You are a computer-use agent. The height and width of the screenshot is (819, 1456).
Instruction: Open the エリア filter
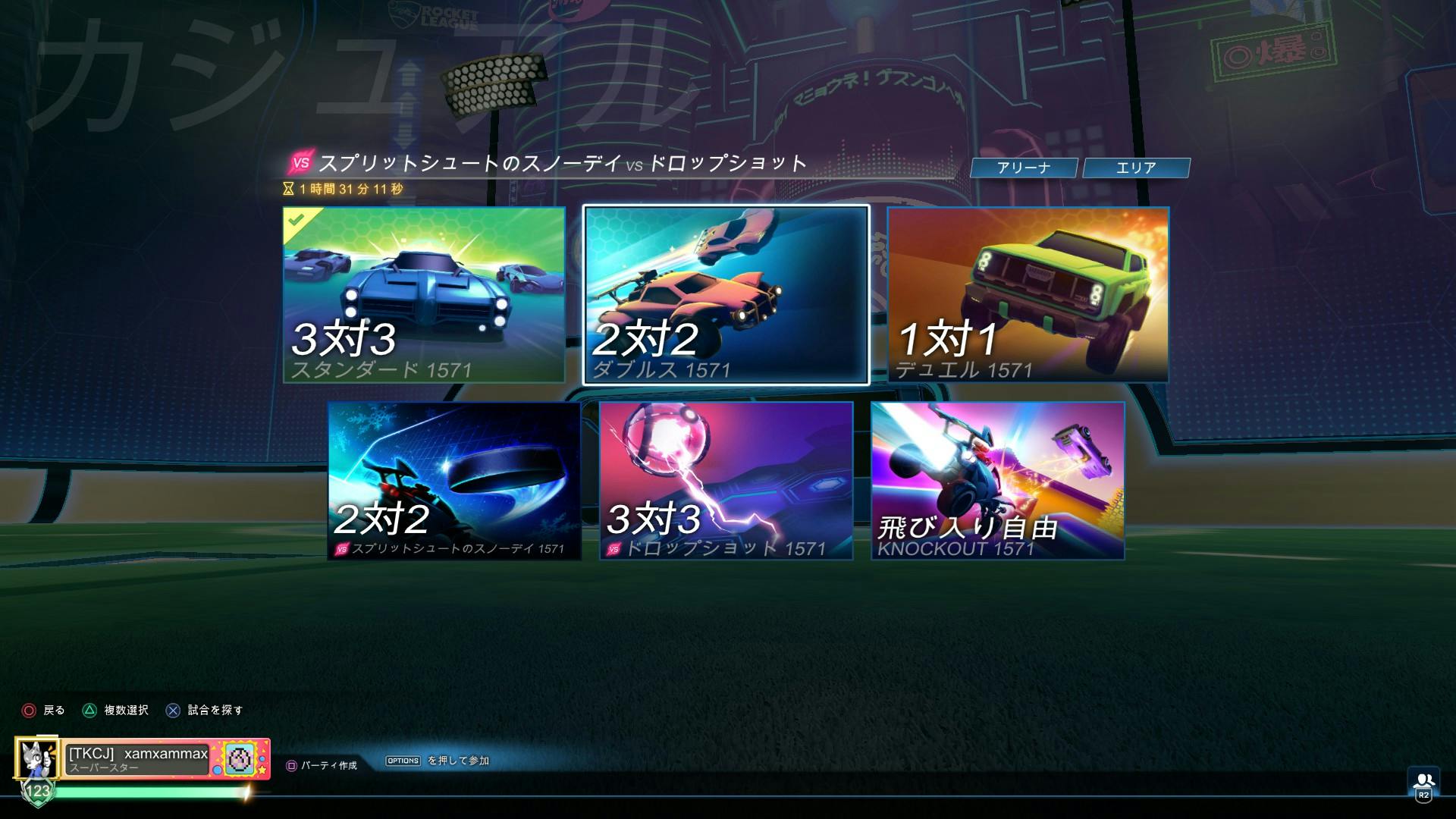[1136, 168]
